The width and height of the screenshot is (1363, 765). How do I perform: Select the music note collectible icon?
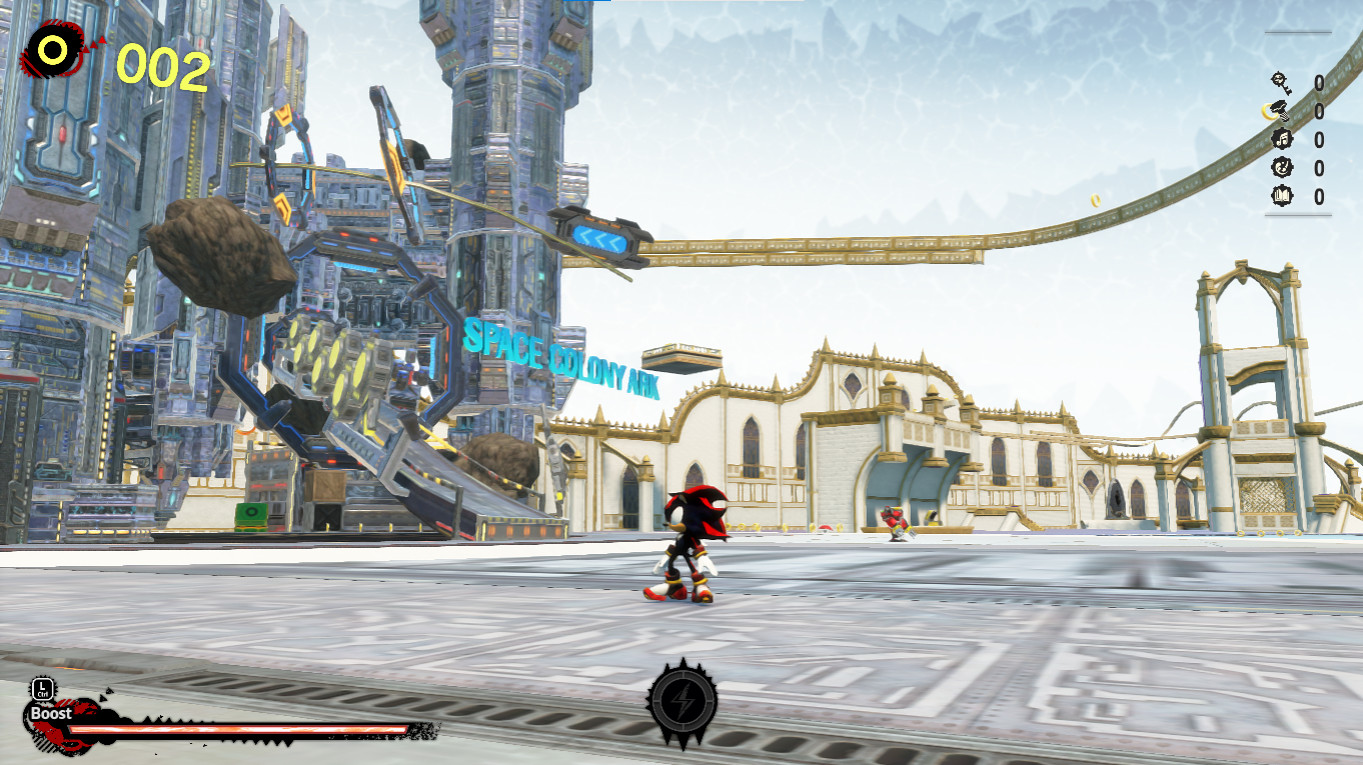[x=1282, y=140]
